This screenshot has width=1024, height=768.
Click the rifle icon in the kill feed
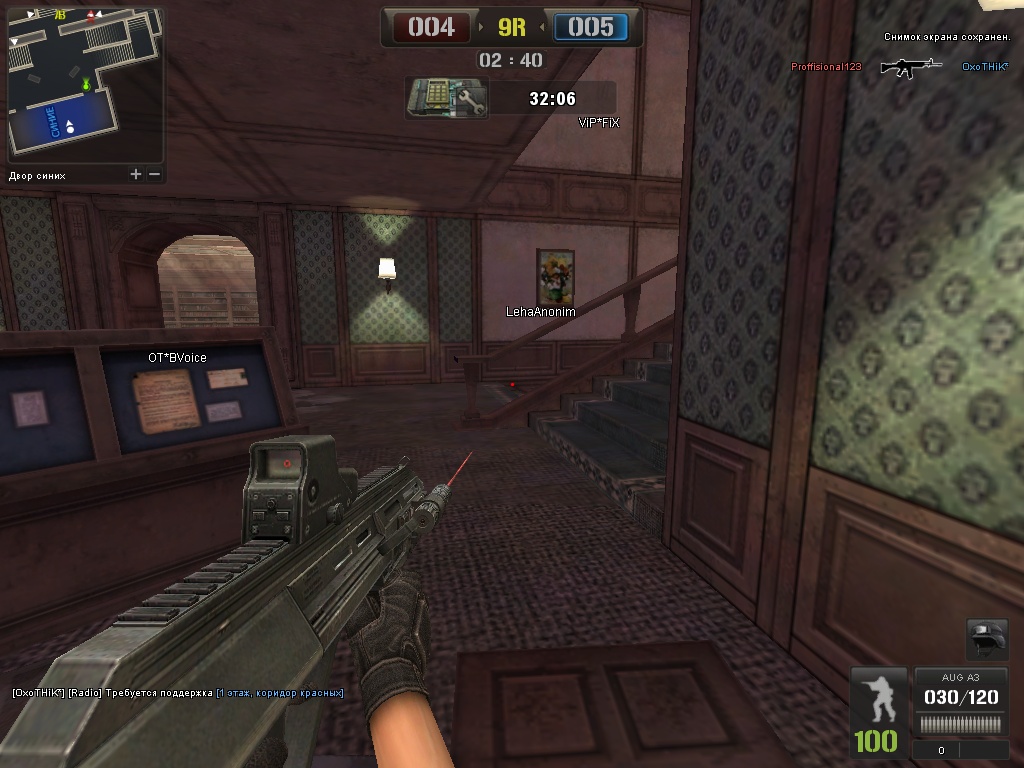[x=911, y=67]
